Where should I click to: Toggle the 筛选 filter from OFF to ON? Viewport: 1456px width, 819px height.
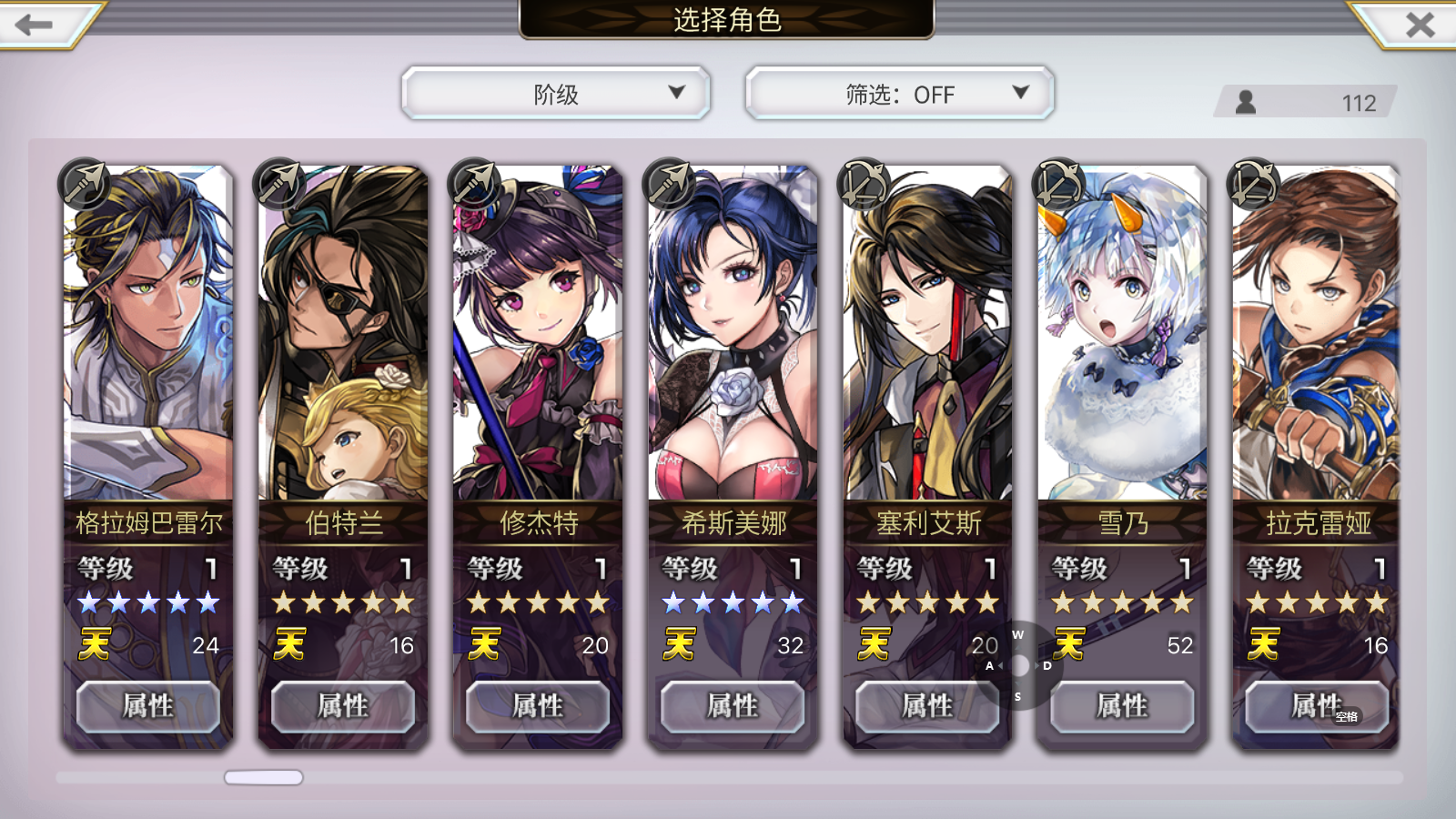(x=899, y=93)
